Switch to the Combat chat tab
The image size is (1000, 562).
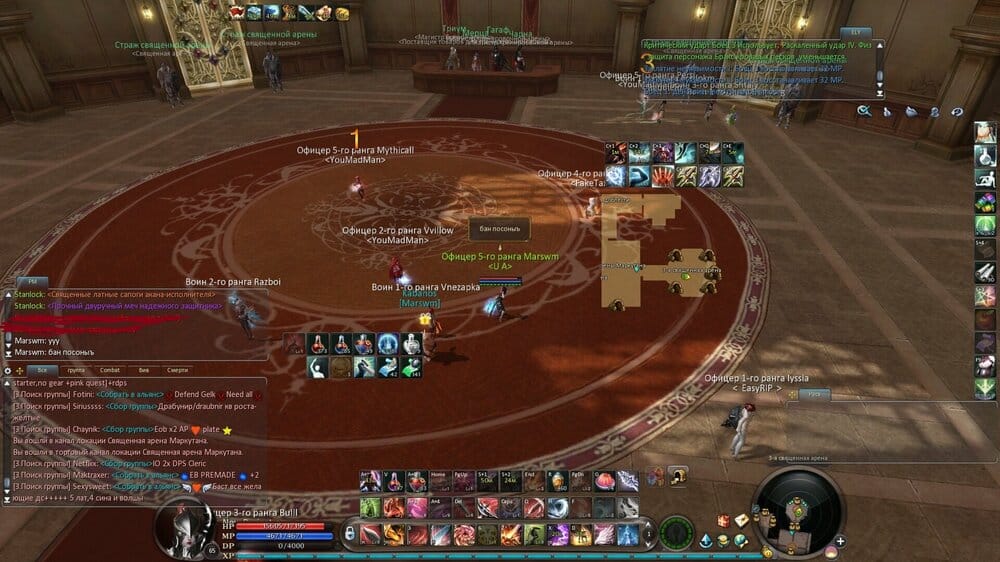pos(109,370)
